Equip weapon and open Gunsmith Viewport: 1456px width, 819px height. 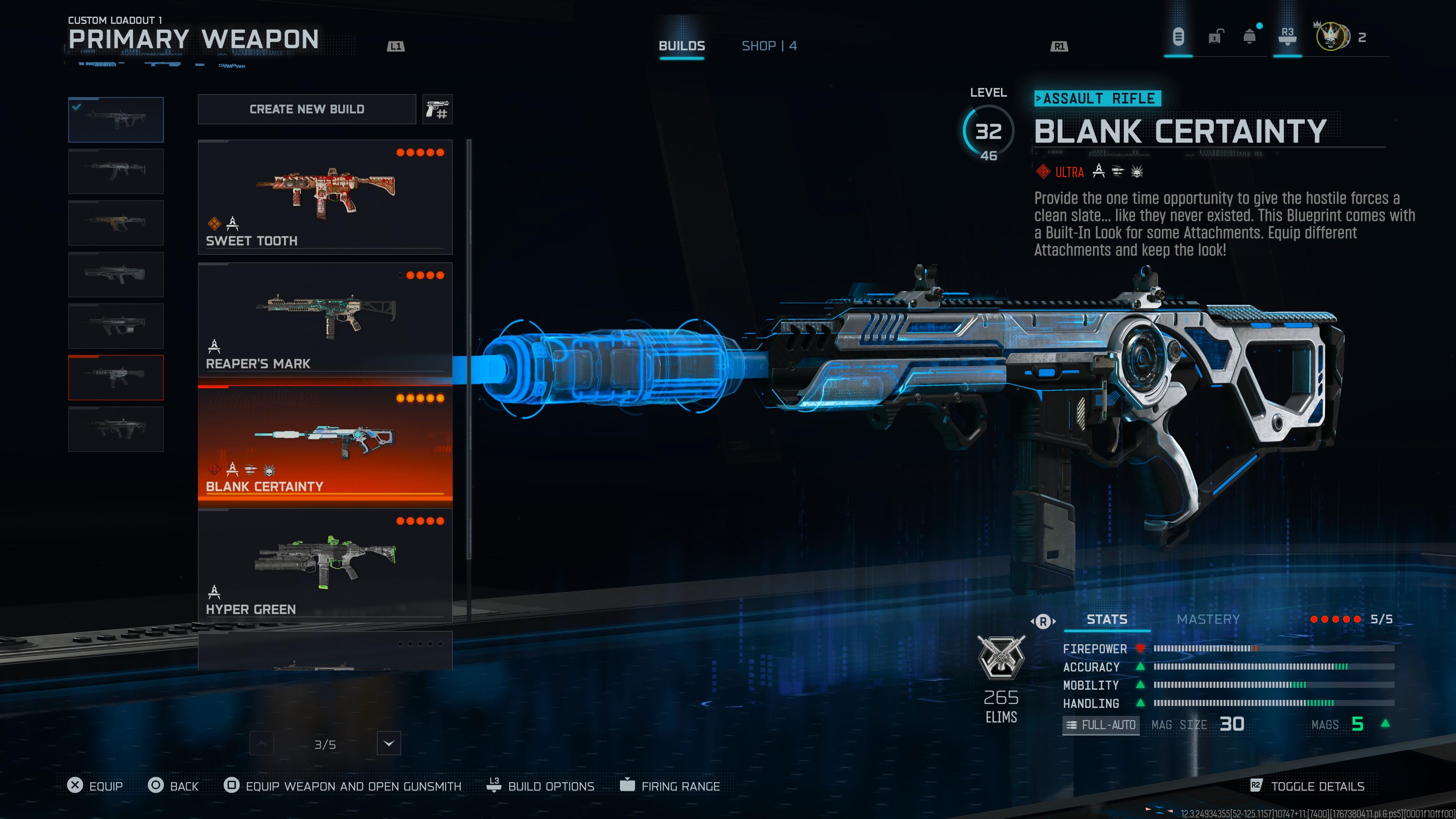343,786
